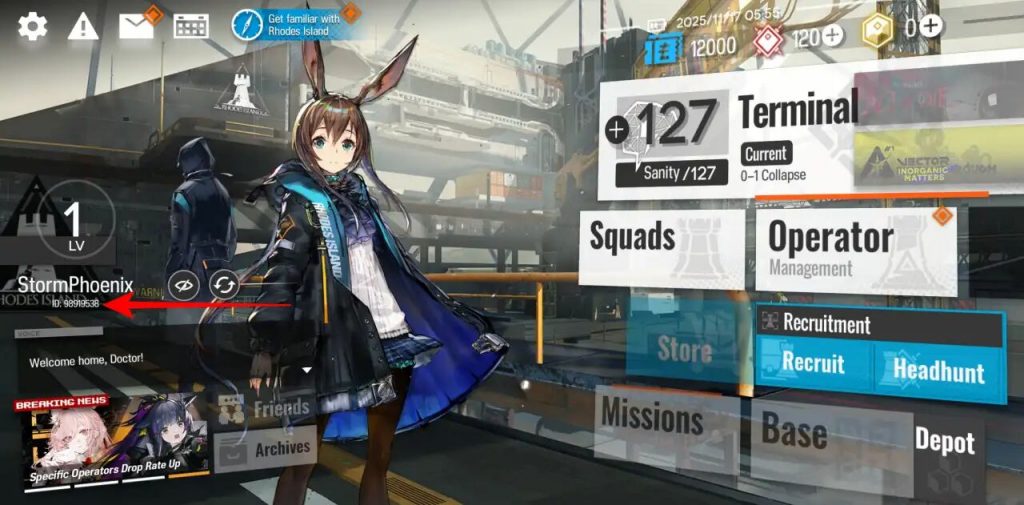This screenshot has width=1024, height=505.
Task: Open the Archives
Action: click(x=266, y=449)
